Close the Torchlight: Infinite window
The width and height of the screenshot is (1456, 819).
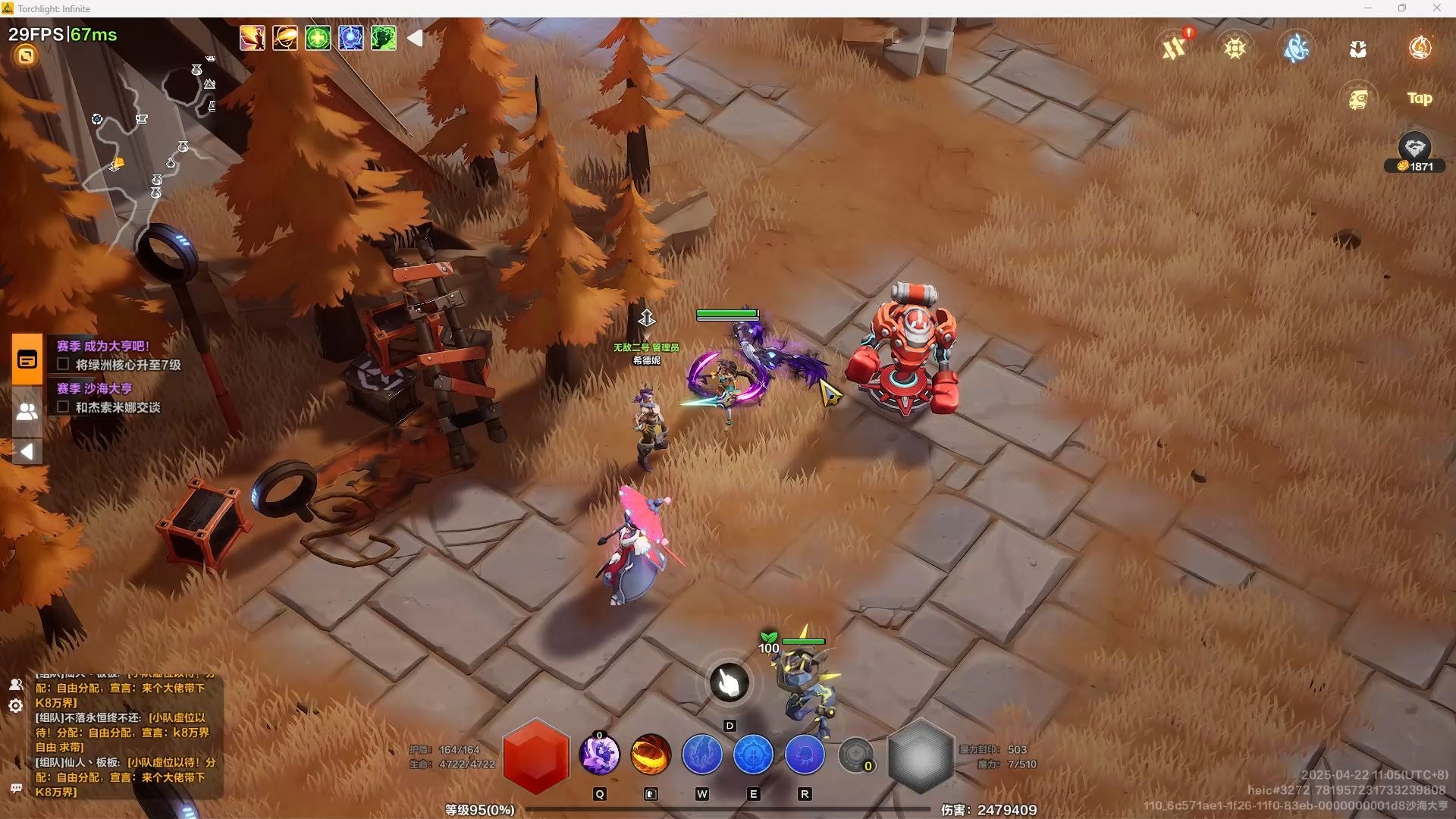1436,8
